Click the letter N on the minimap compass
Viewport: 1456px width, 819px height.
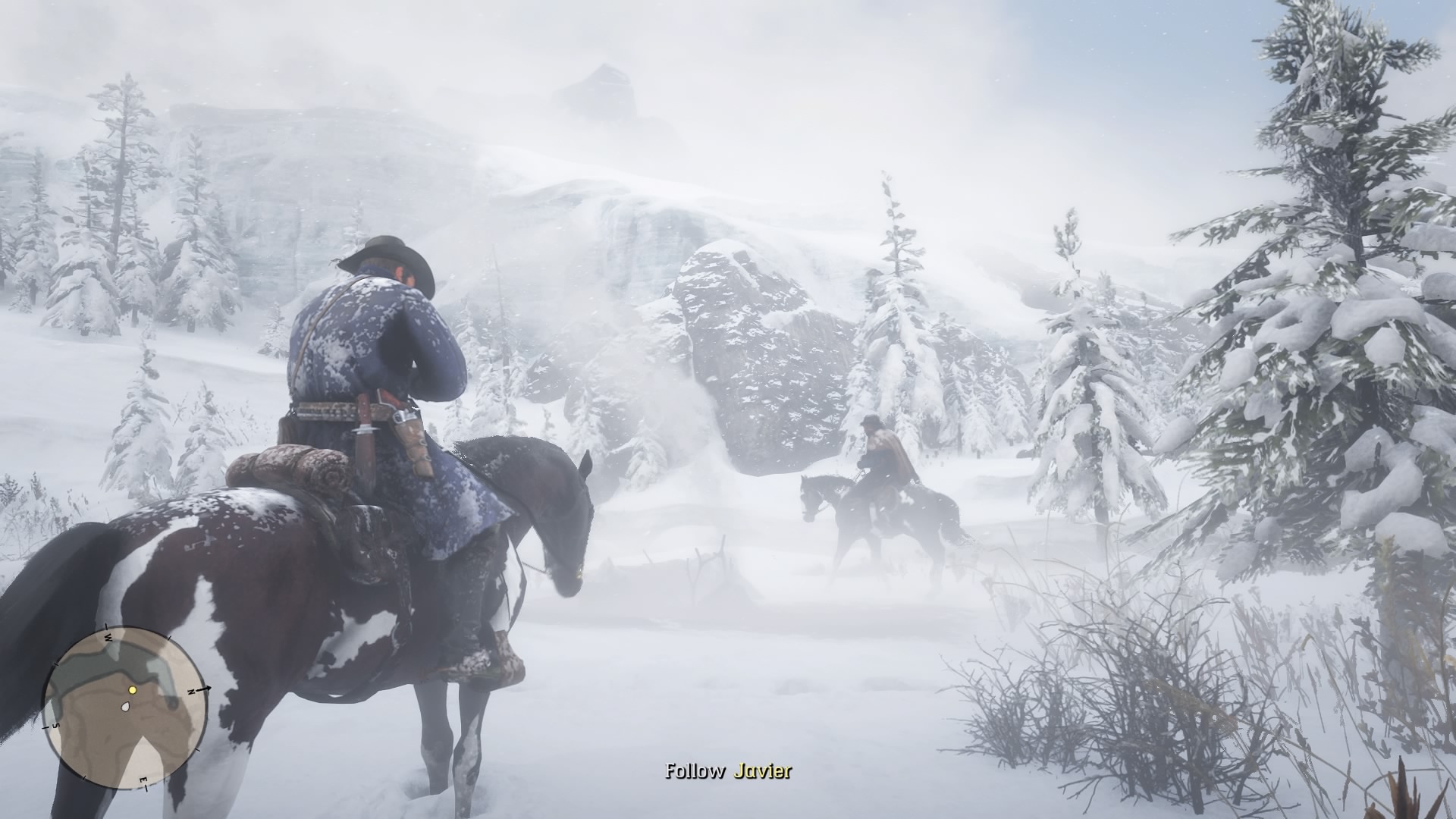(x=191, y=691)
